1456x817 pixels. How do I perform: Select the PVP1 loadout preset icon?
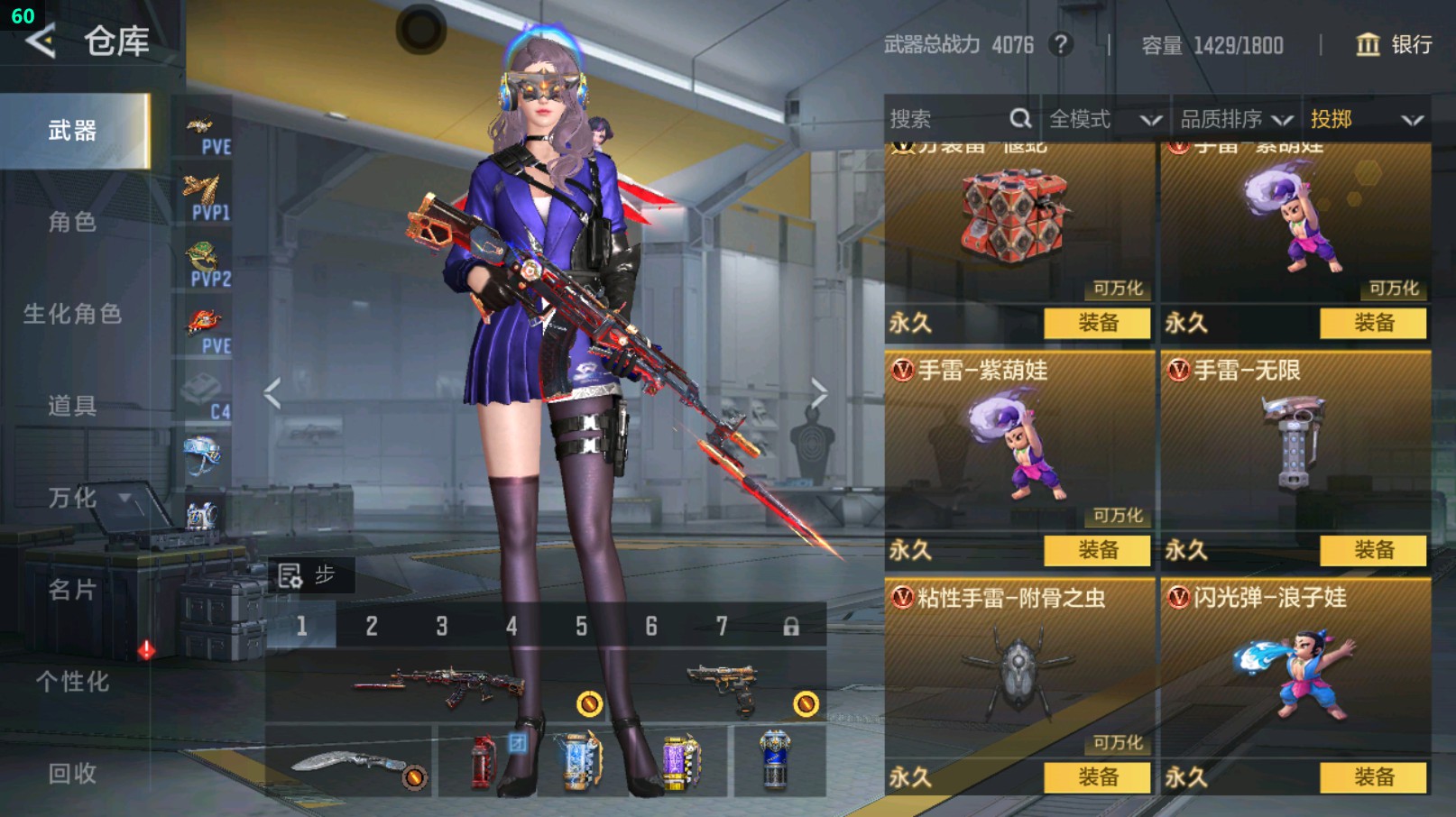(x=205, y=189)
